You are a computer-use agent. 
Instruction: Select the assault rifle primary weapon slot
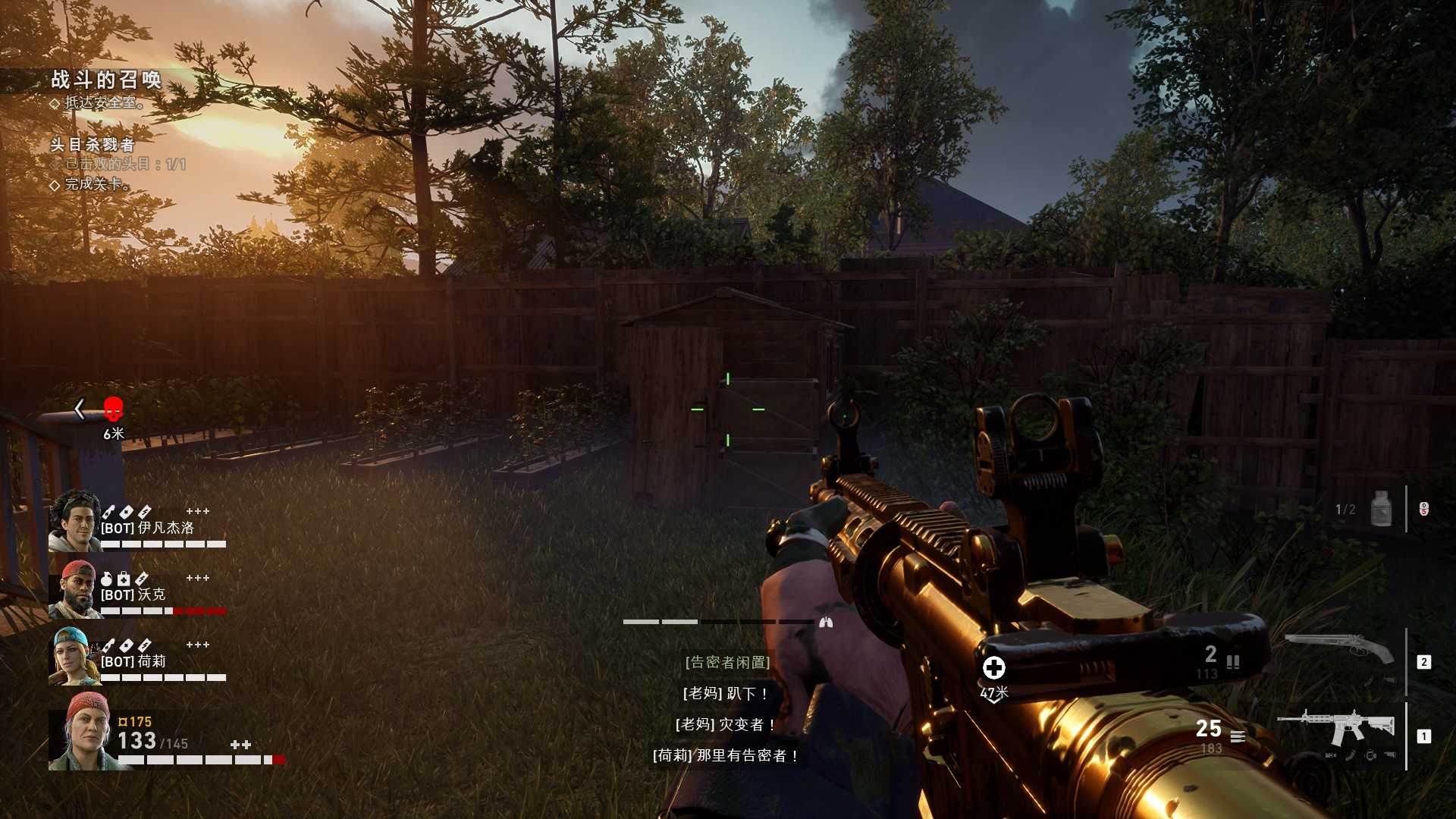point(1335,729)
